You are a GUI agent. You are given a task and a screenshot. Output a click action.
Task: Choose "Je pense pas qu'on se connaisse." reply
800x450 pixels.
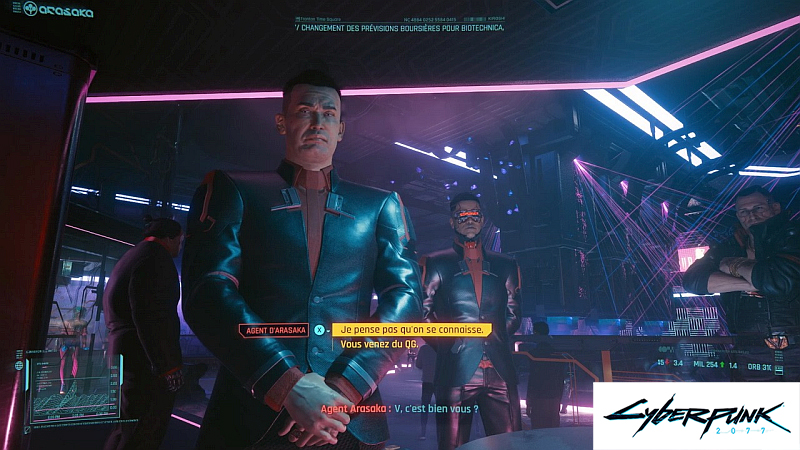[412, 329]
